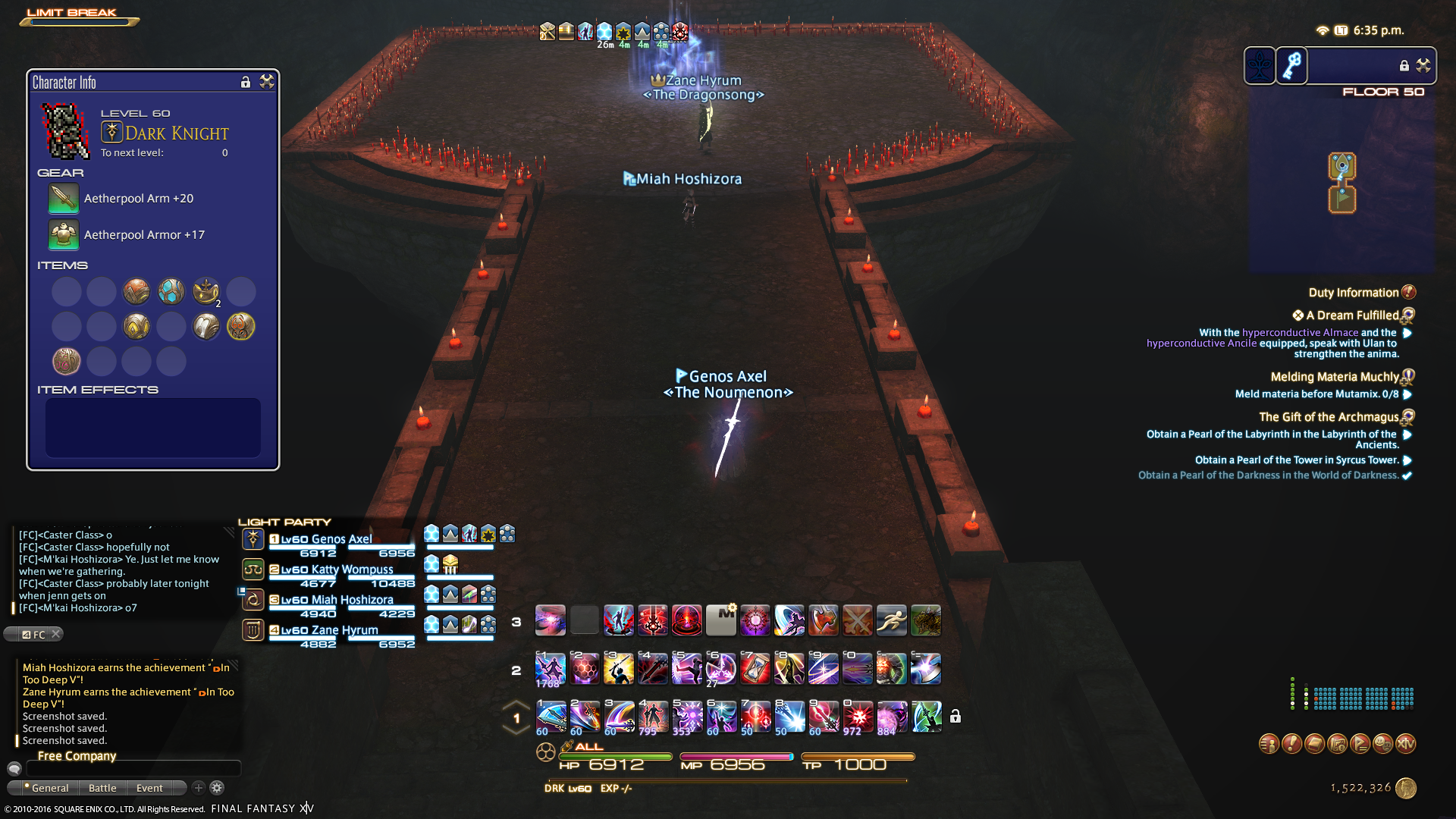Open the chat log settings gear
Image resolution: width=1456 pixels, height=819 pixels.
[x=217, y=789]
